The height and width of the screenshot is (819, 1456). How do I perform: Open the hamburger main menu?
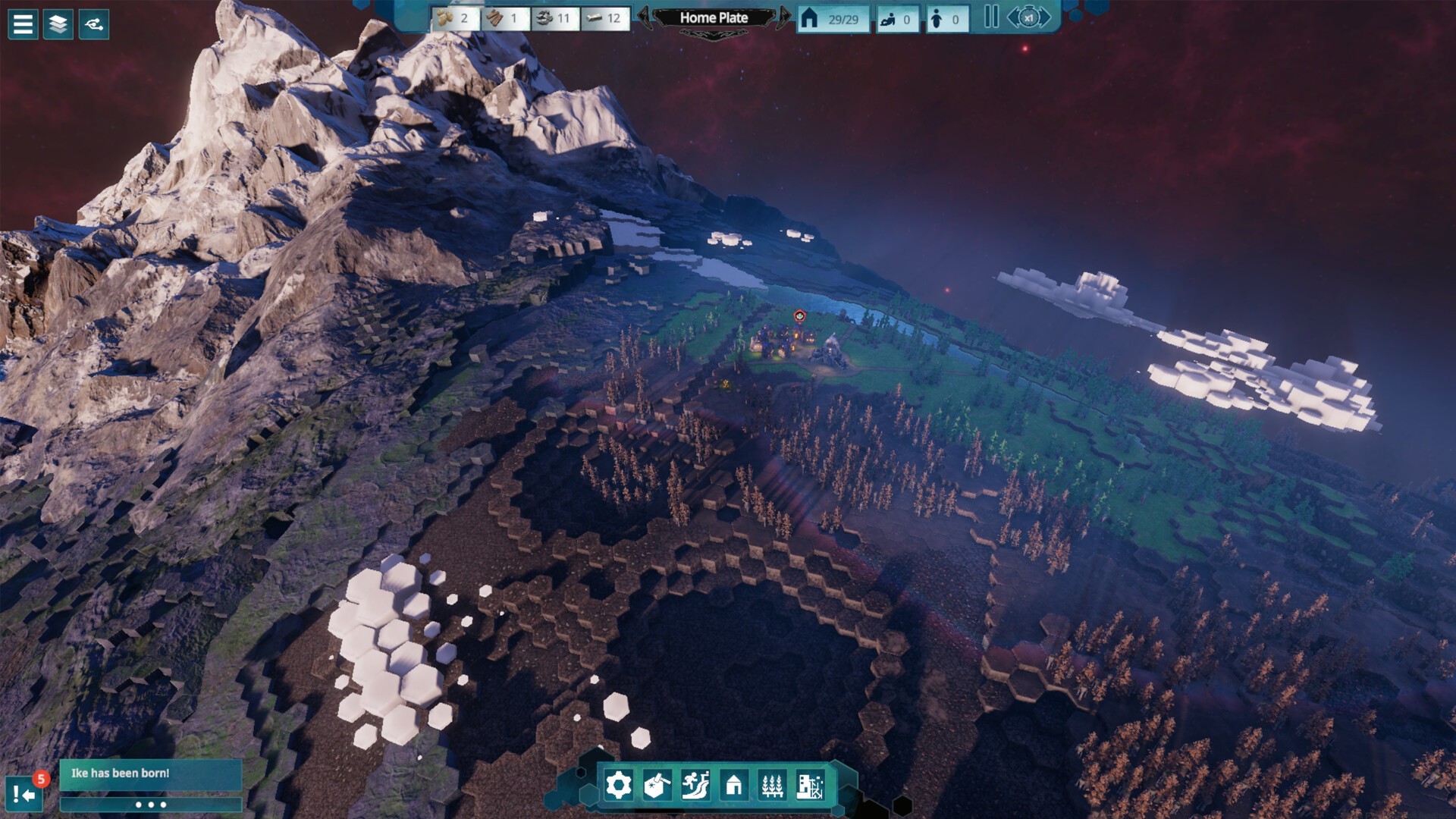tap(23, 24)
